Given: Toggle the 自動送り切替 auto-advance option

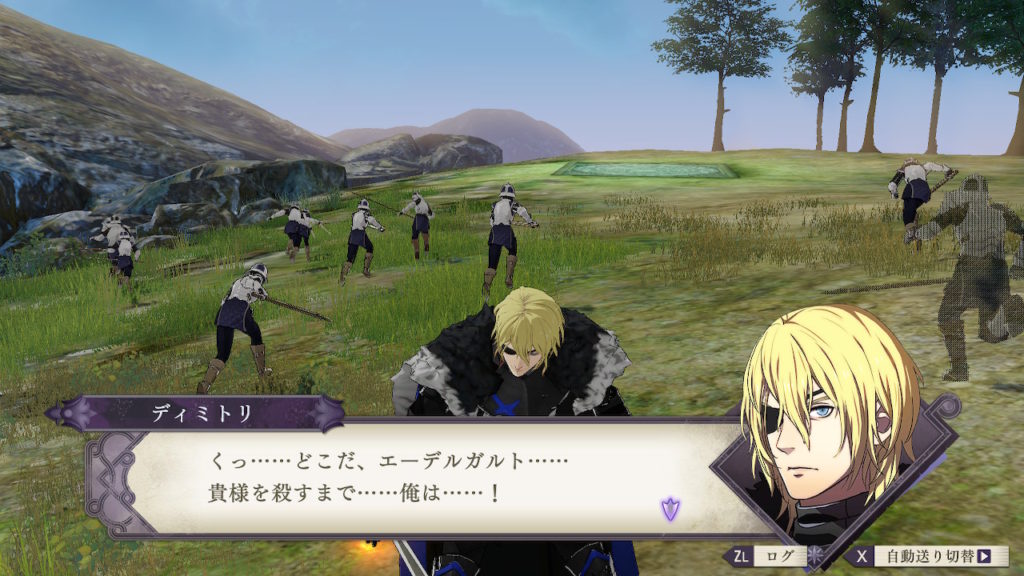Looking at the screenshot, I should point(926,556).
